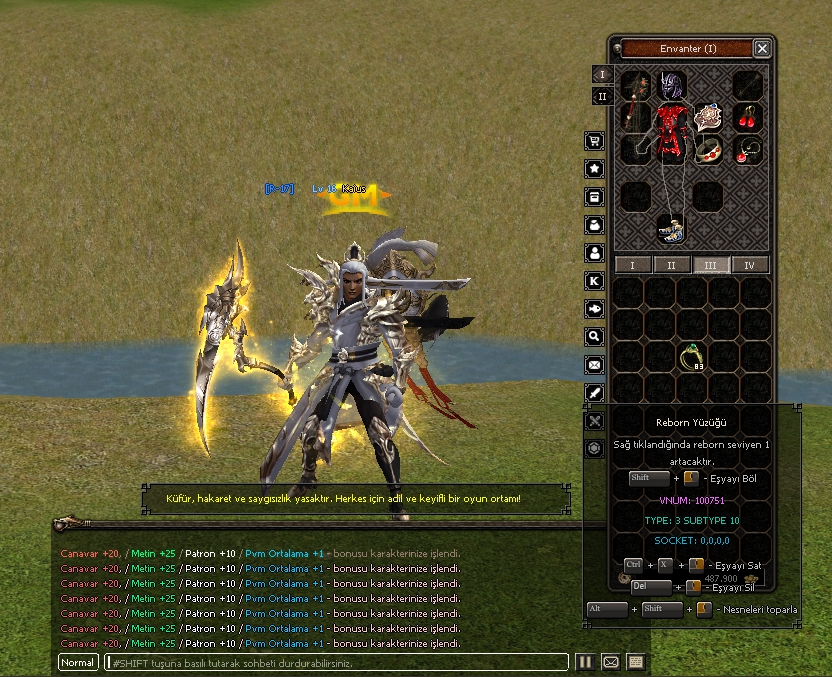The height and width of the screenshot is (677, 832).
Task: Pause chat scrolling with the pause button
Action: point(584,662)
